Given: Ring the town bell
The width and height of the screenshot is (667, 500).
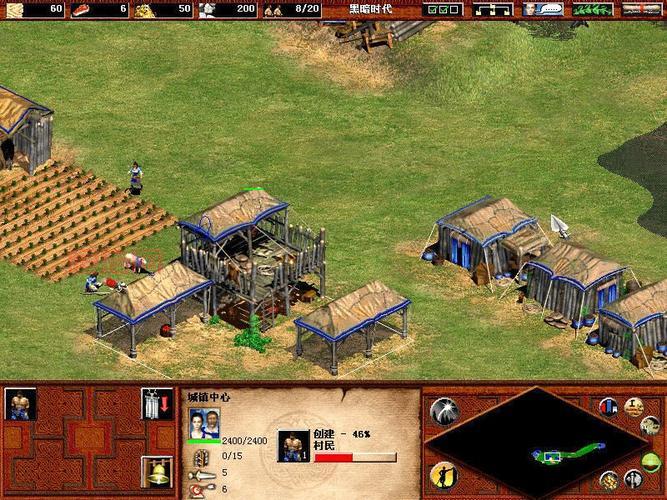Looking at the screenshot, I should 152,471.
